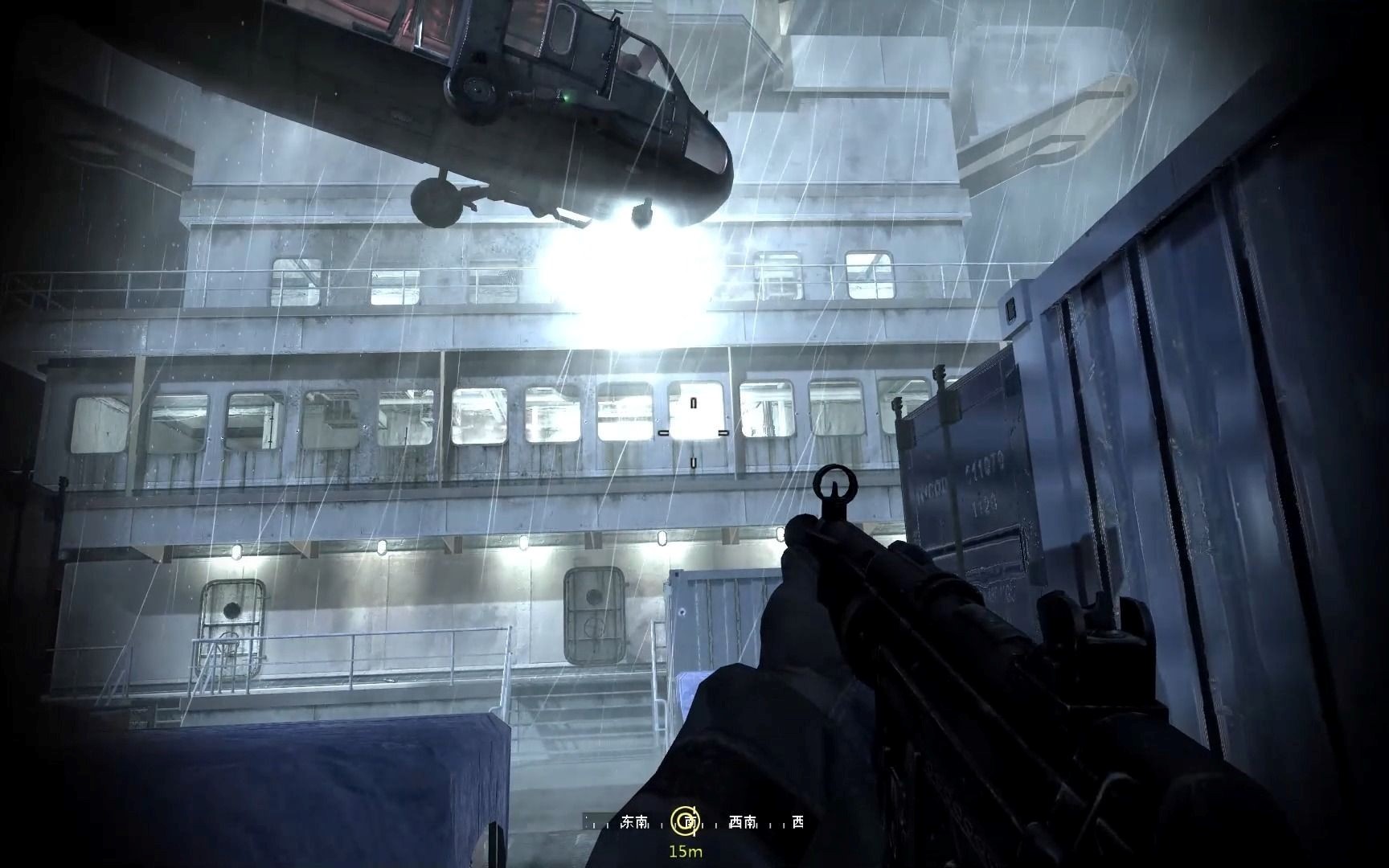The height and width of the screenshot is (868, 1389).
Task: Click the southwest (西南) label on the compass
Action: click(742, 821)
